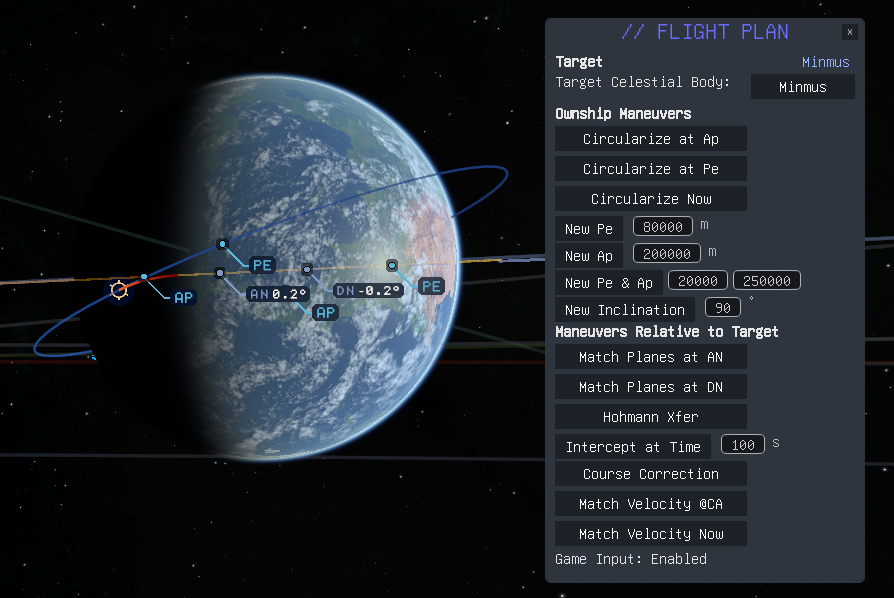Screen dimensions: 894x598
Task: Edit the inclination 90 degree field
Action: coord(722,307)
